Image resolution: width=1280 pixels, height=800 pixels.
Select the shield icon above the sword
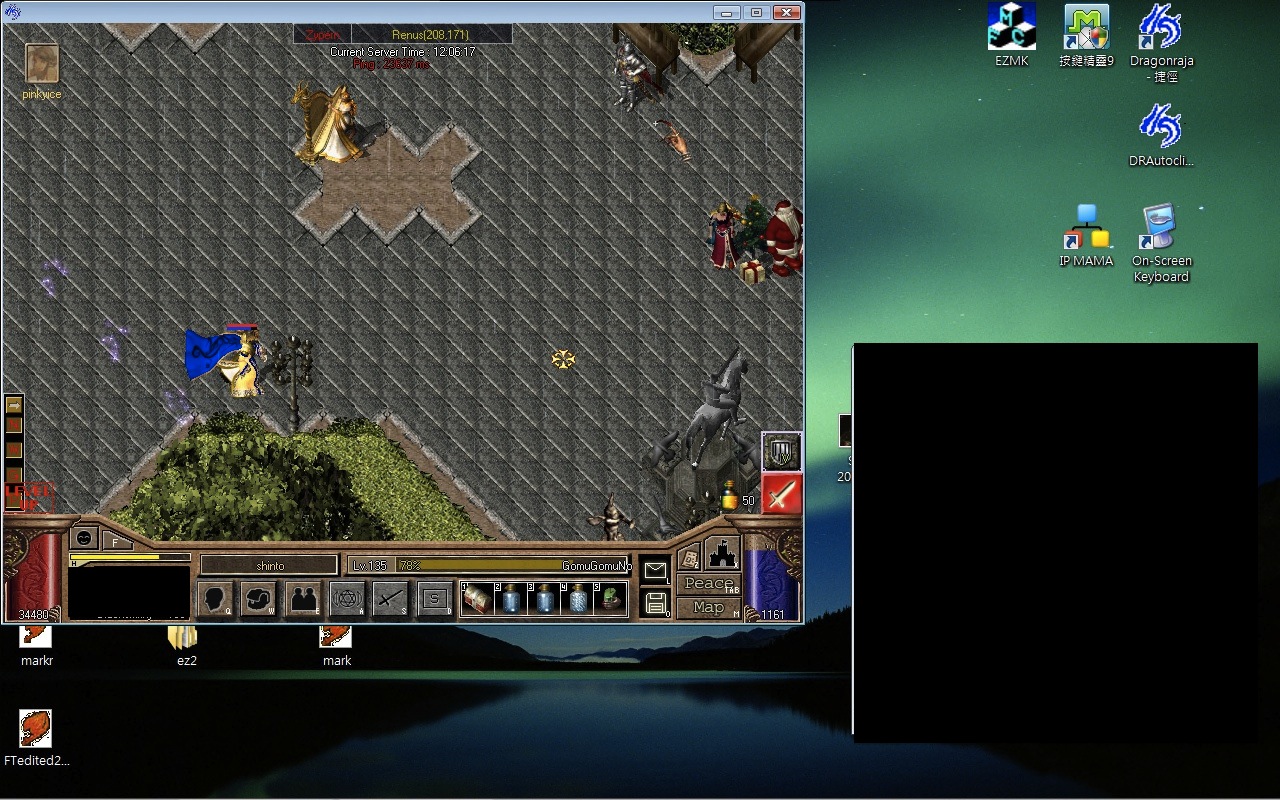[x=781, y=451]
